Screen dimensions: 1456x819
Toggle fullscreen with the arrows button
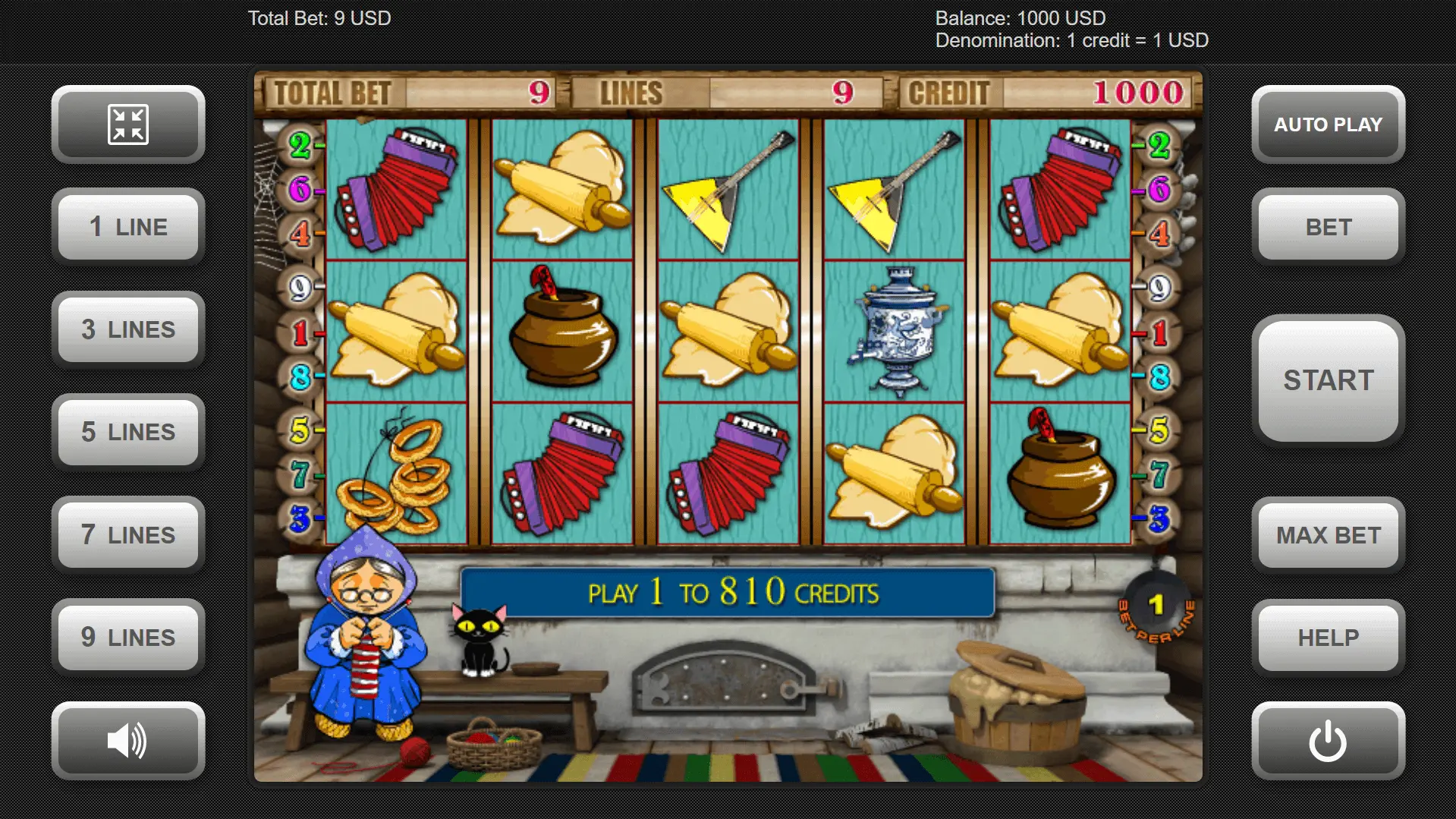tap(128, 124)
